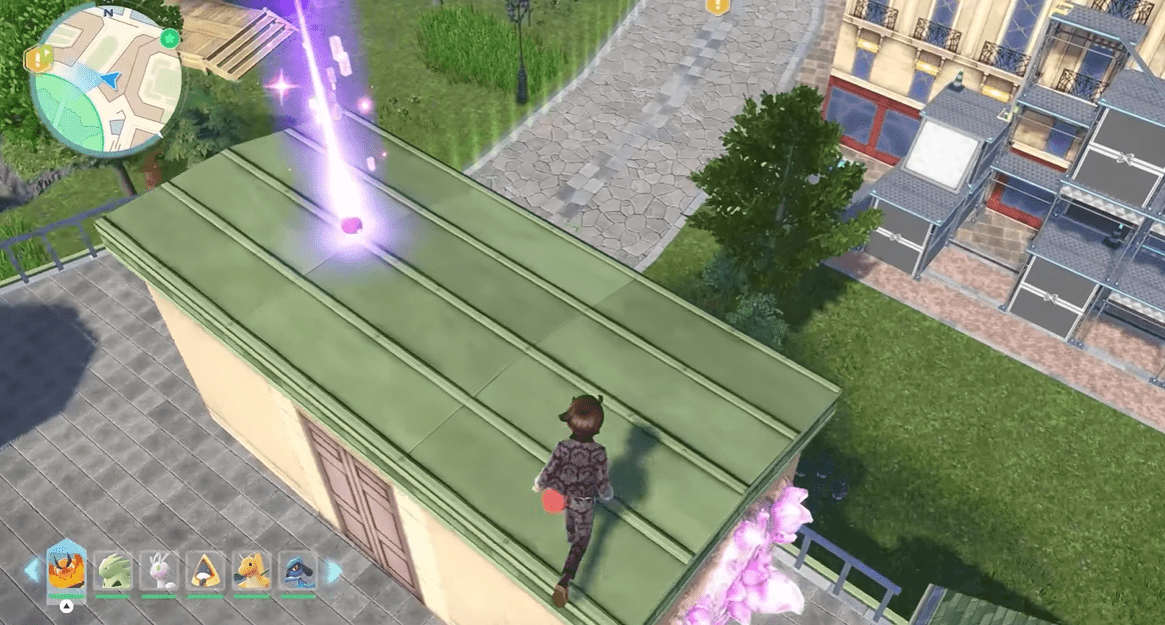1165x625 pixels.
Task: Click the left arrow beside the party bar
Action: 33,571
